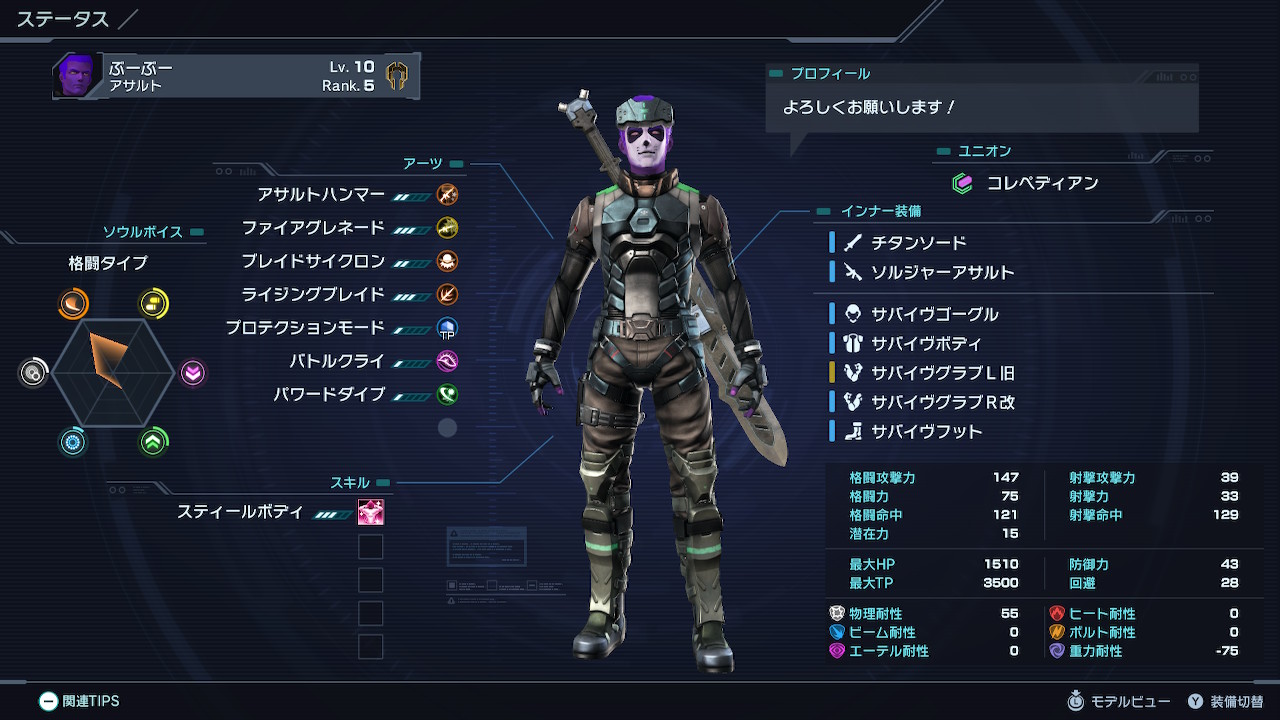Select the プロテクションモード art
1280x720 pixels.
tap(304, 328)
